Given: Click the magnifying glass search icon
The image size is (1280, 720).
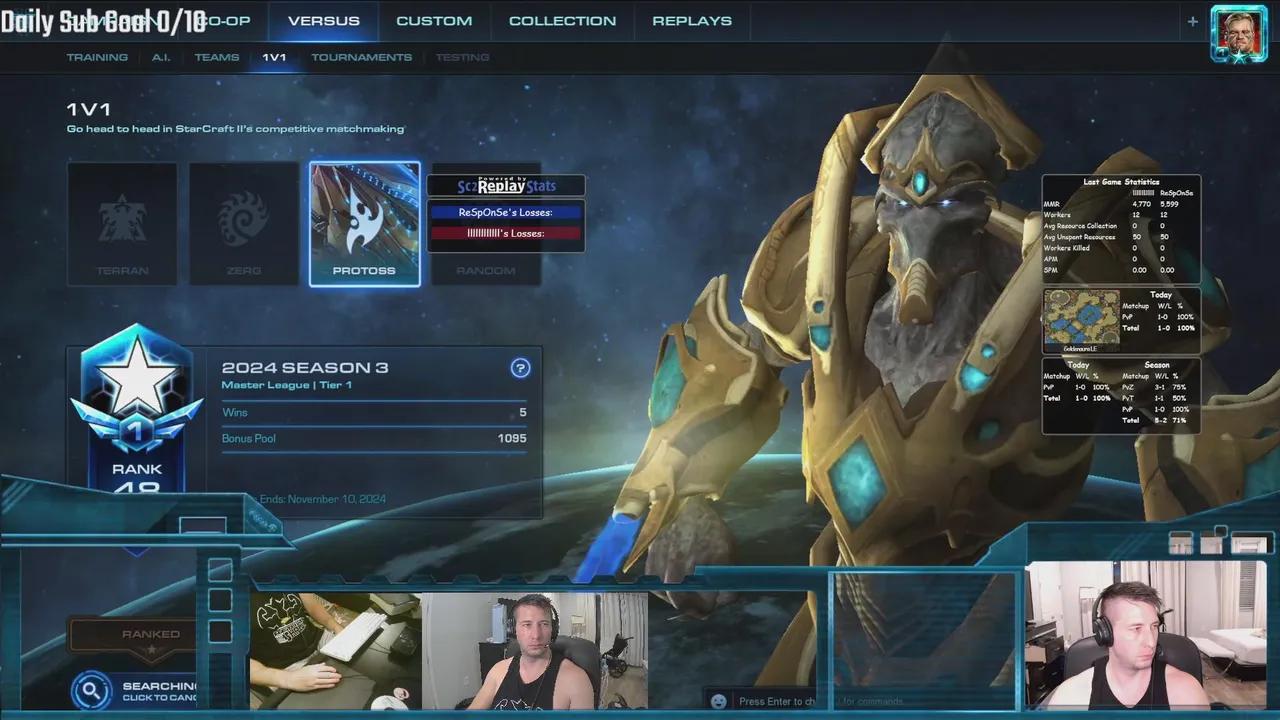Looking at the screenshot, I should 91,690.
